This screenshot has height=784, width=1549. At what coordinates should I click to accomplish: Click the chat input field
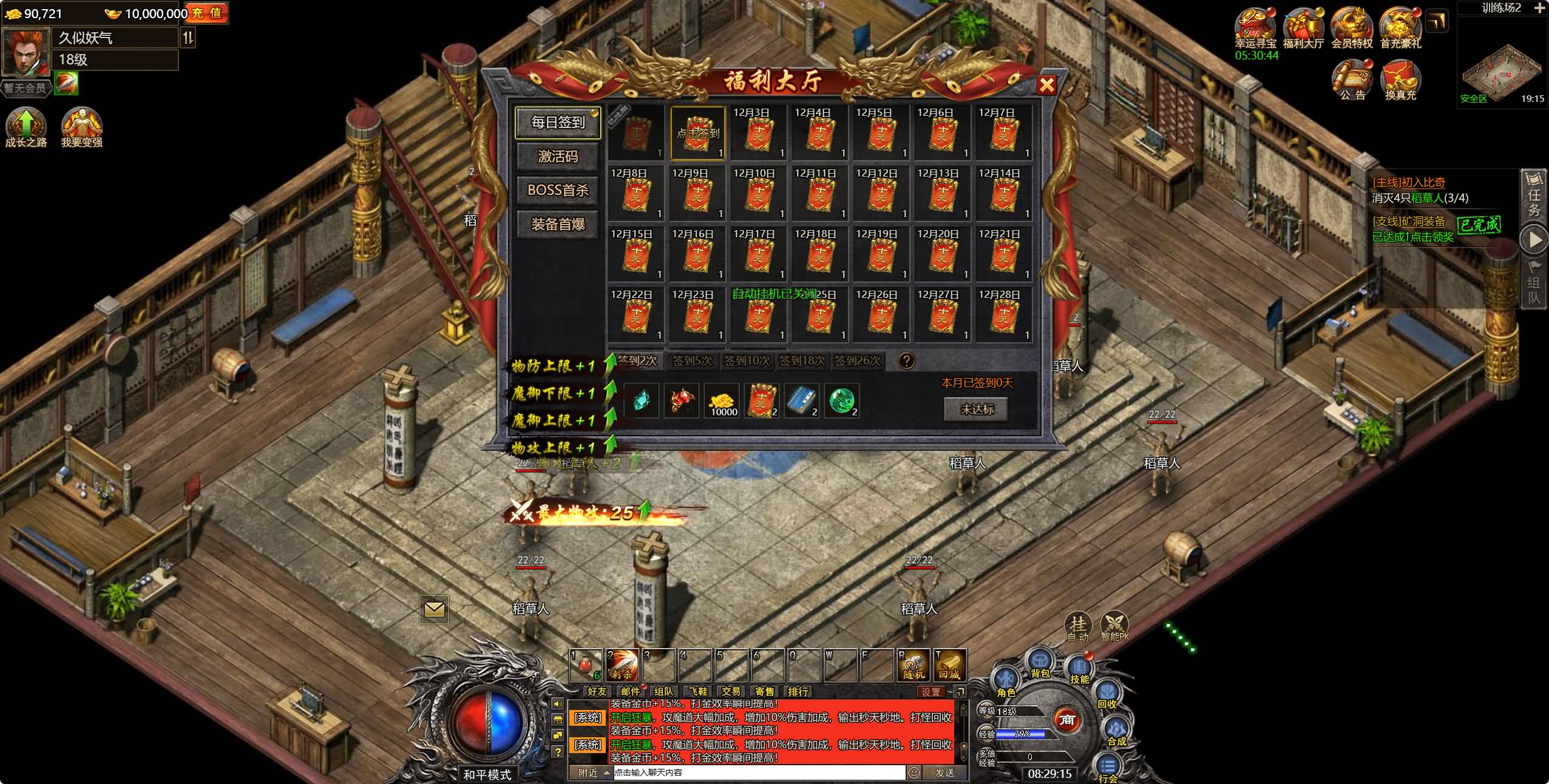(x=759, y=772)
